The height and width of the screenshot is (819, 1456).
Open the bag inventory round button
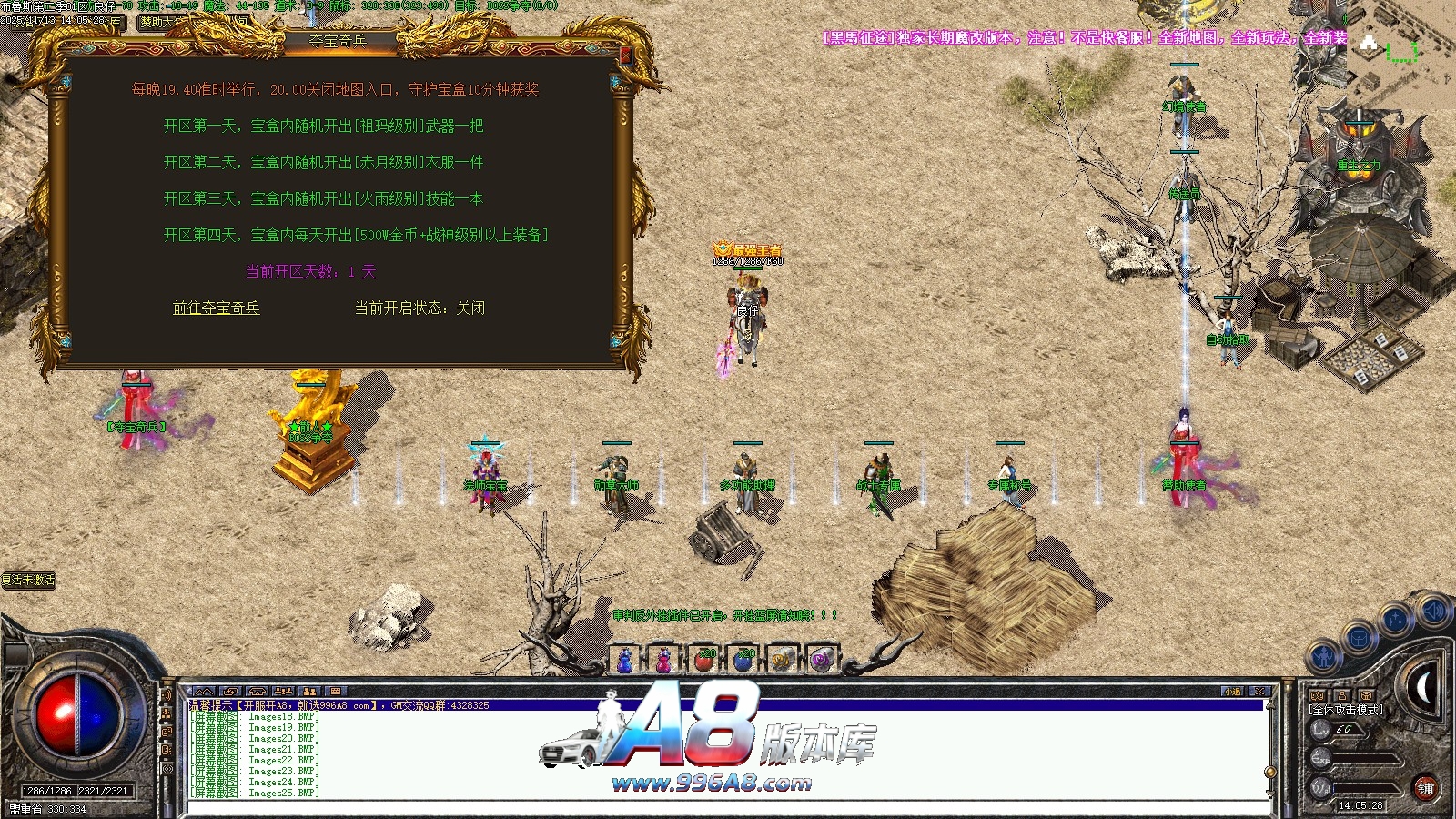[1359, 637]
